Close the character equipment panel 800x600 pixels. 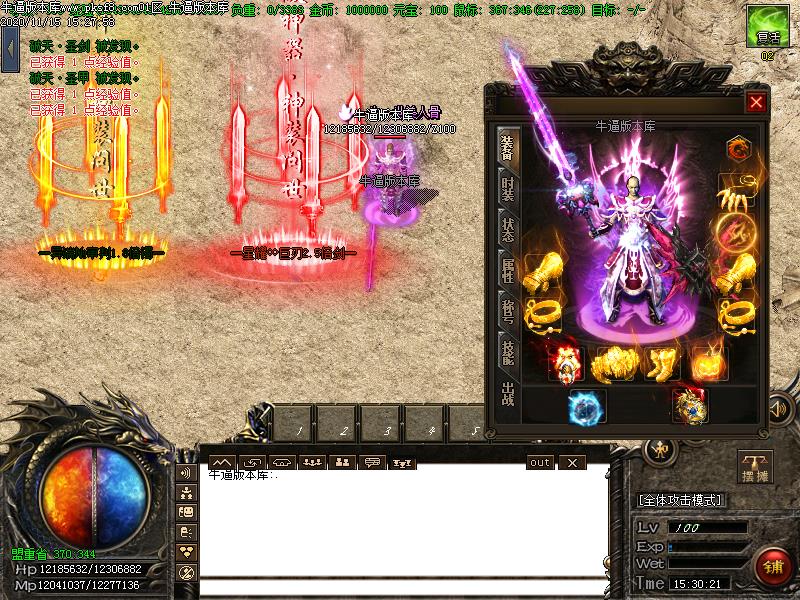[x=756, y=101]
